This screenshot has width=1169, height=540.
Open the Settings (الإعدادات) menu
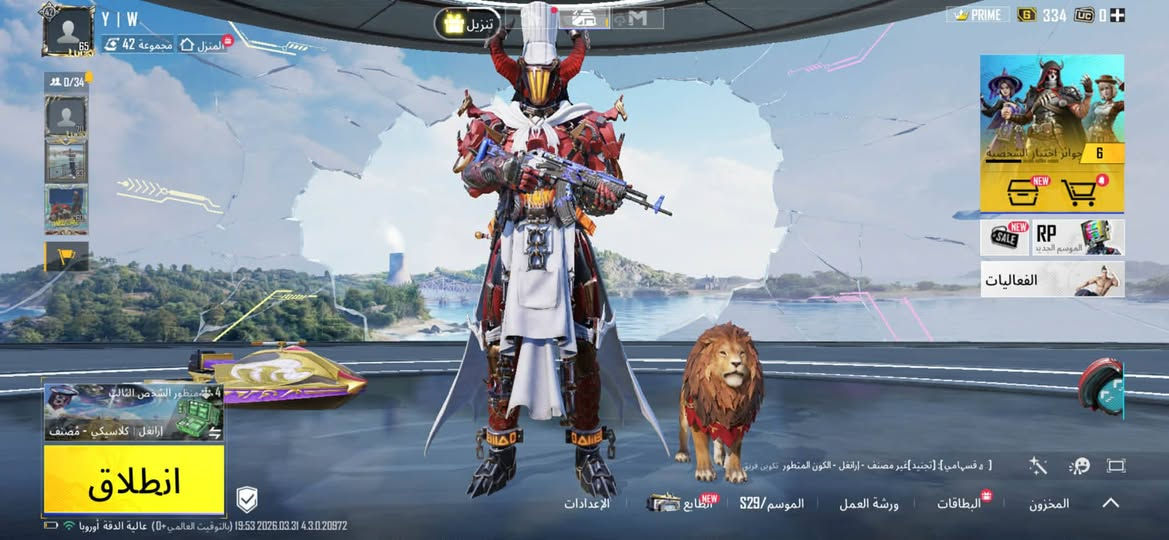tap(587, 504)
